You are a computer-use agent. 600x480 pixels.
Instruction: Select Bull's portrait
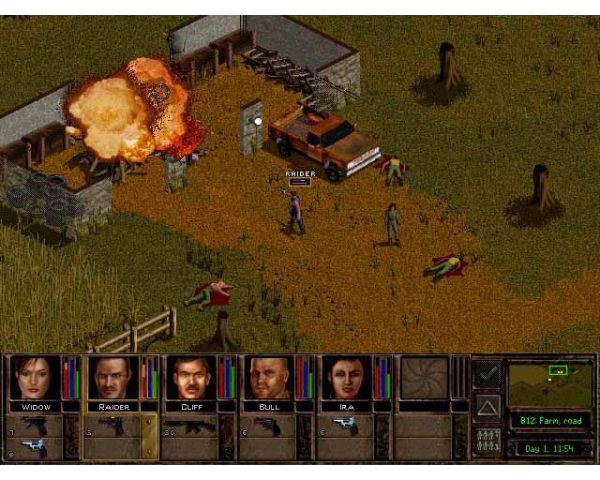point(268,377)
